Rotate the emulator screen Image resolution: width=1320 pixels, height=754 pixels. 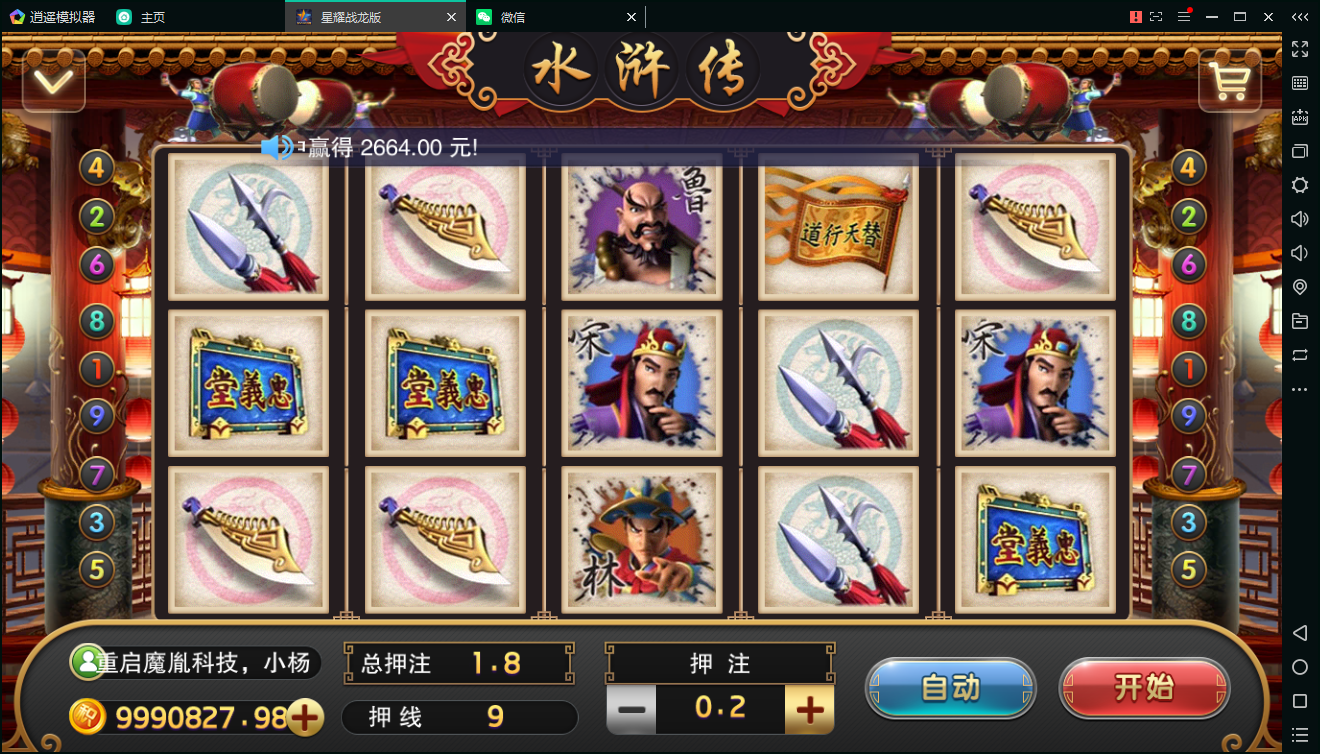[1300, 355]
